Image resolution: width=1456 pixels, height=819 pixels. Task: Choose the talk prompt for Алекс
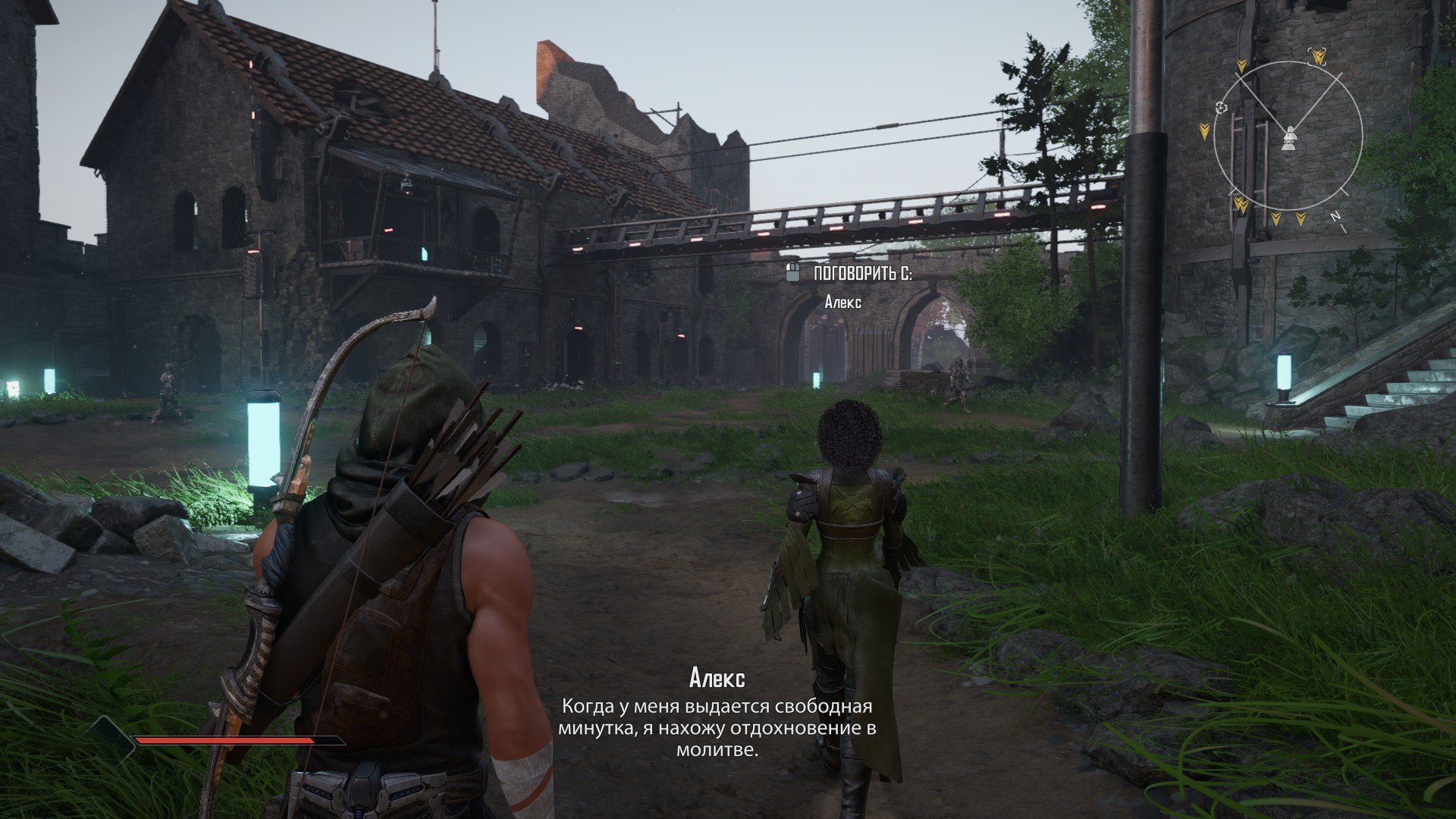[x=849, y=274]
